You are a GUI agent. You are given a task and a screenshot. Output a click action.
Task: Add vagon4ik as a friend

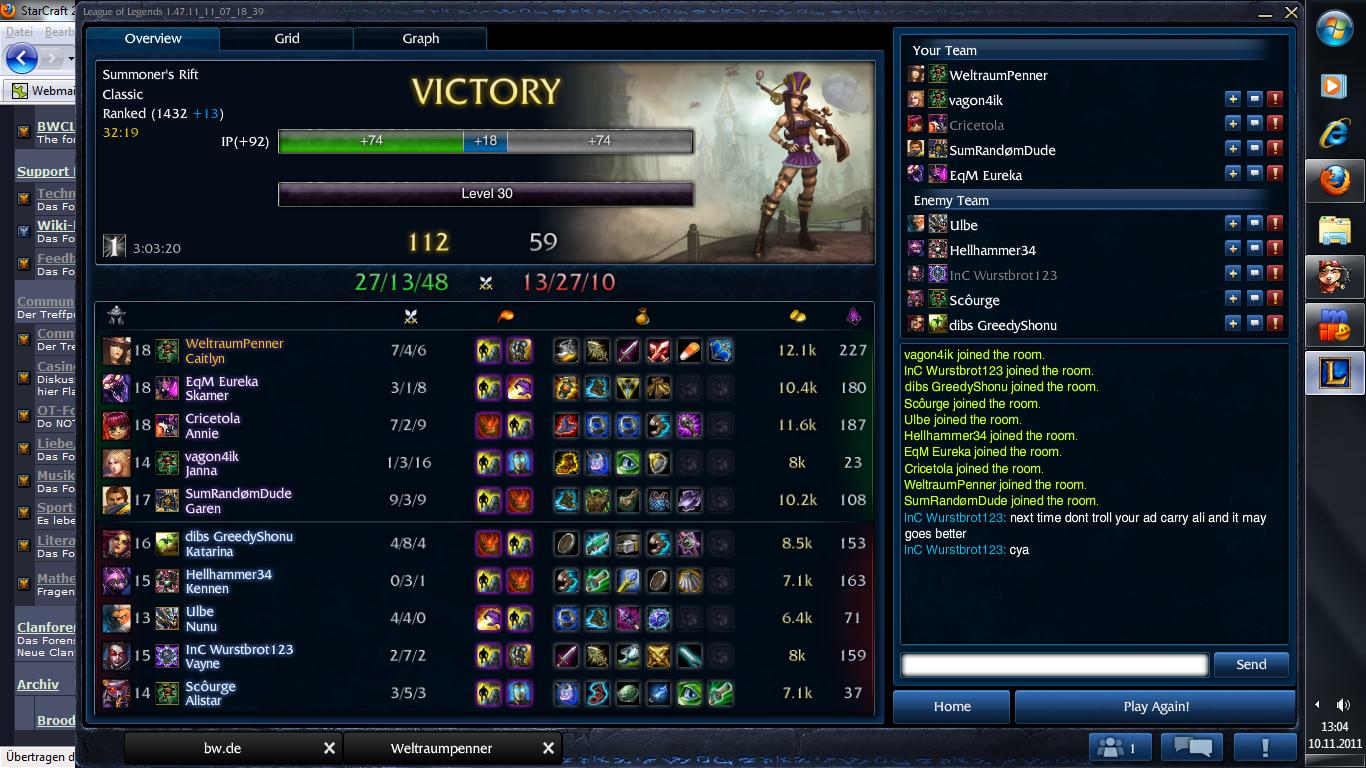click(1233, 99)
